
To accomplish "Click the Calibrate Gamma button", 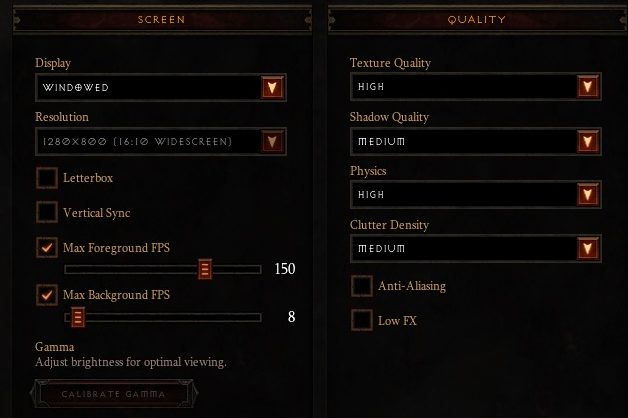I will (113, 393).
